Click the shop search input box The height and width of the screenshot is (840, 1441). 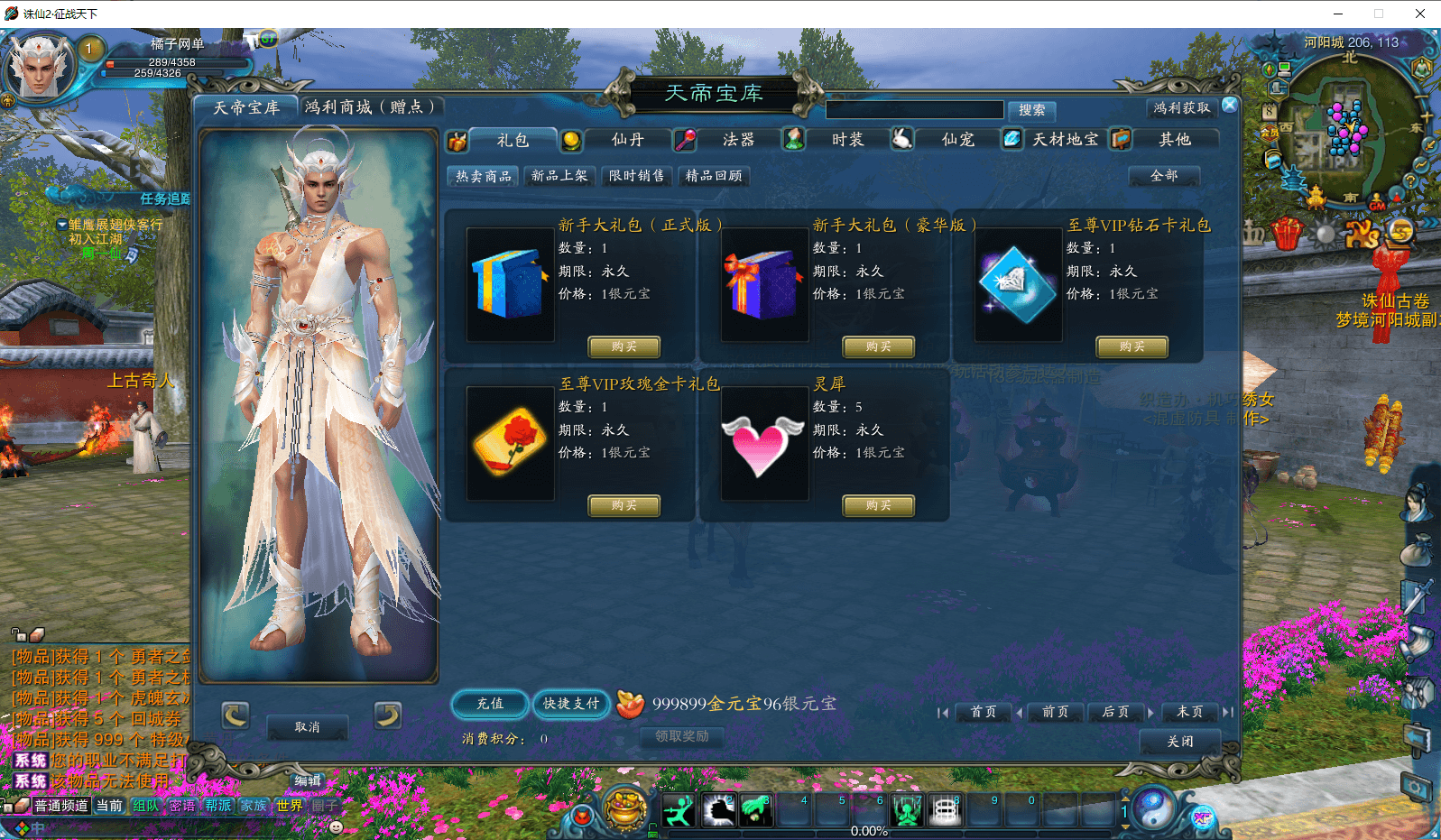pyautogui.click(x=914, y=110)
